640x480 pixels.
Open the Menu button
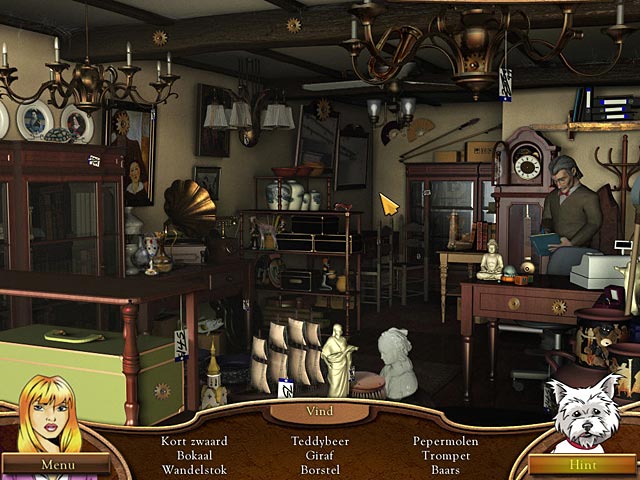[56, 465]
